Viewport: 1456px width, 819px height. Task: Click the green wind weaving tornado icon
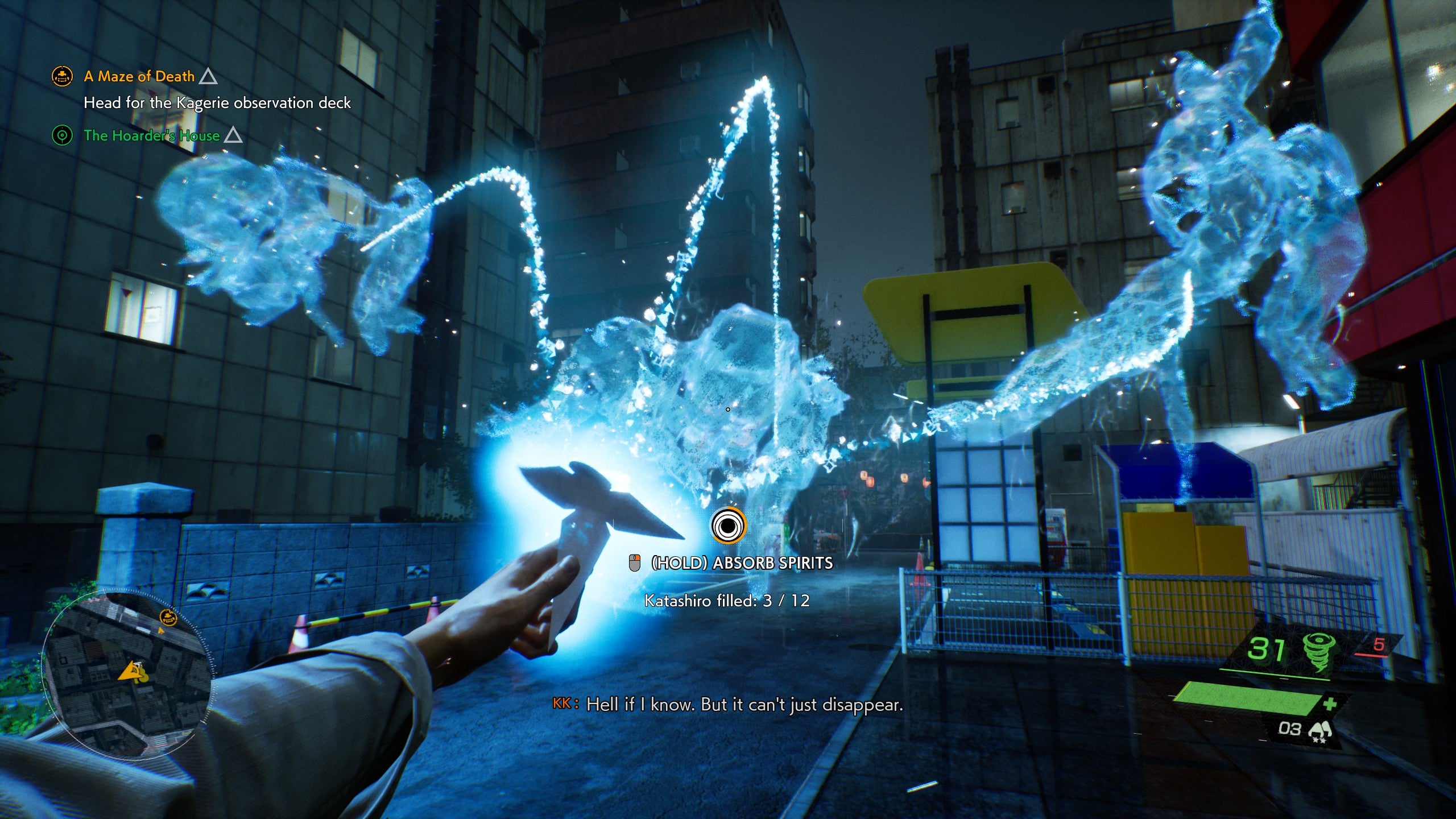coord(1318,652)
